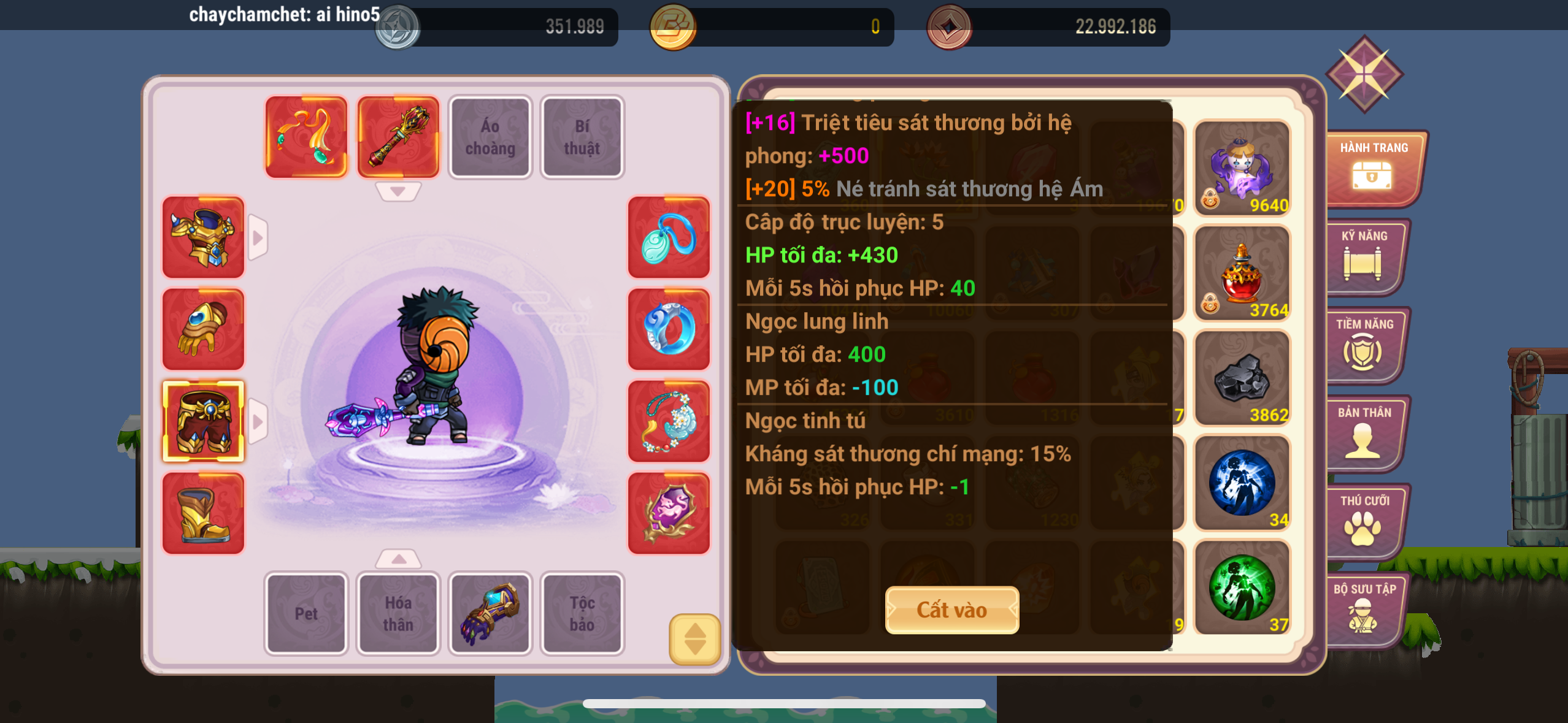
Task: Select the blue ring equipment slot
Action: tap(669, 329)
